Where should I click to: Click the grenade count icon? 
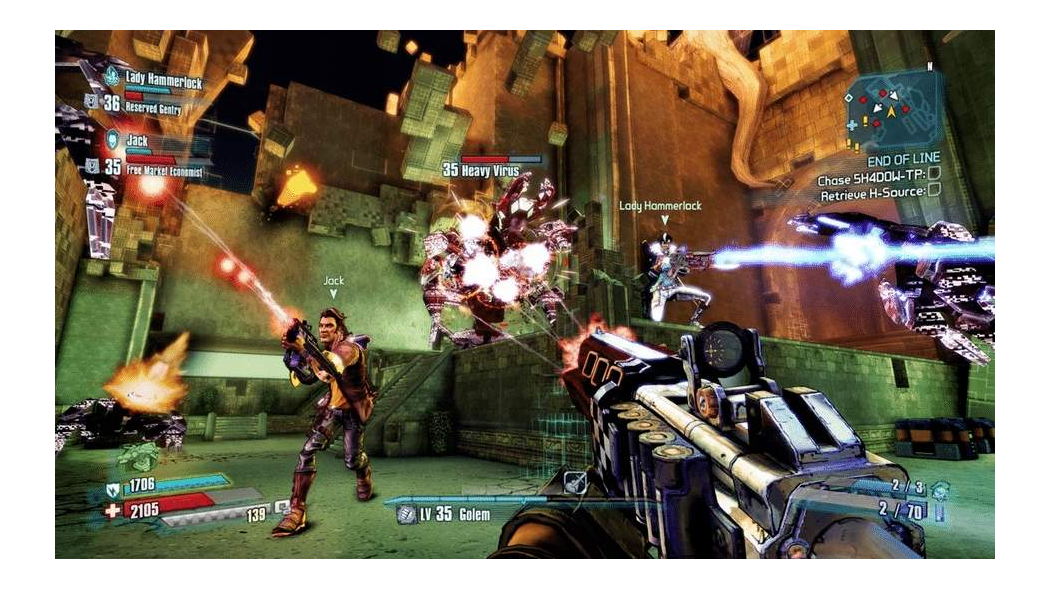point(940,490)
